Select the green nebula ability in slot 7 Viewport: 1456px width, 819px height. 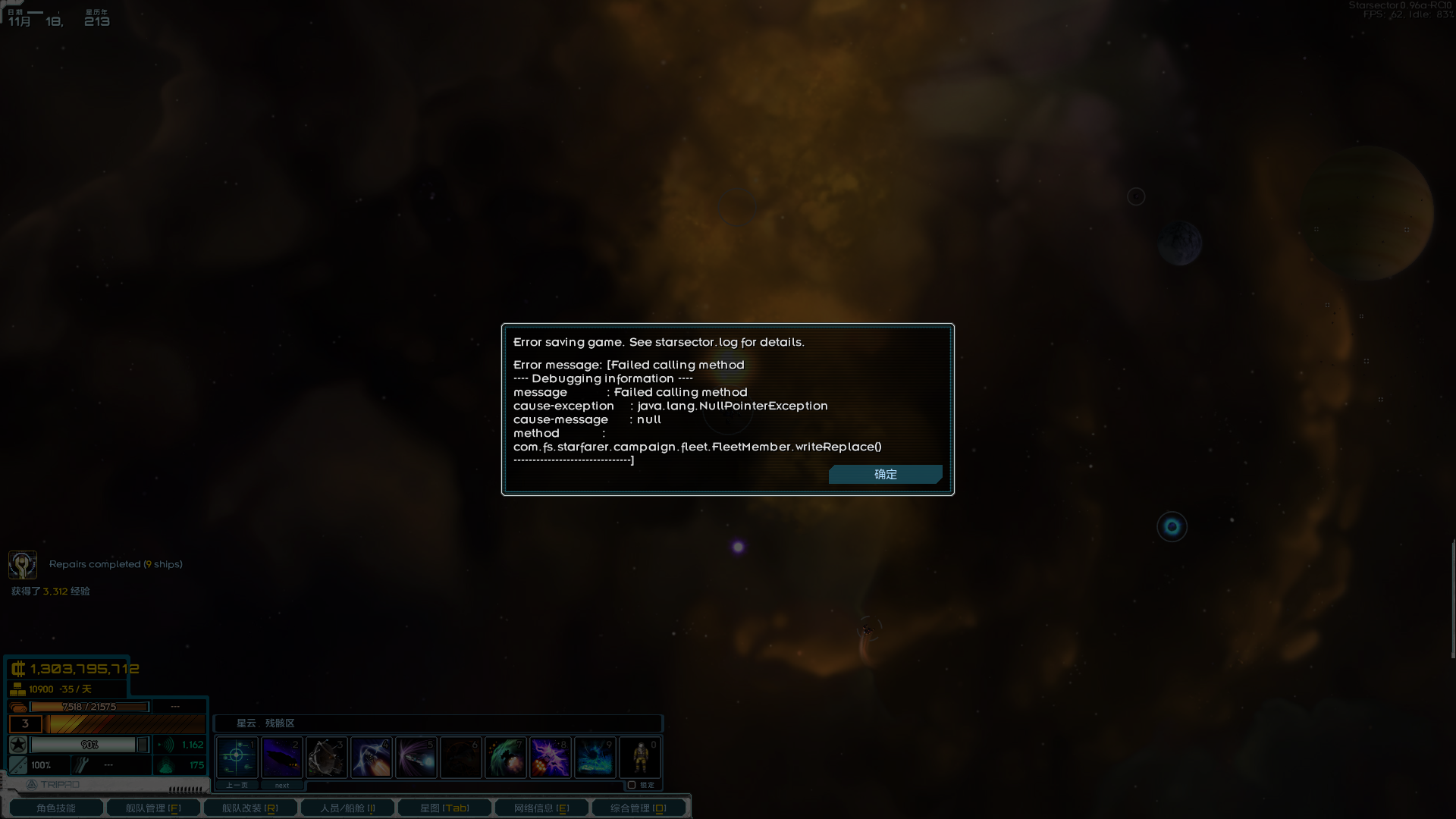click(506, 757)
